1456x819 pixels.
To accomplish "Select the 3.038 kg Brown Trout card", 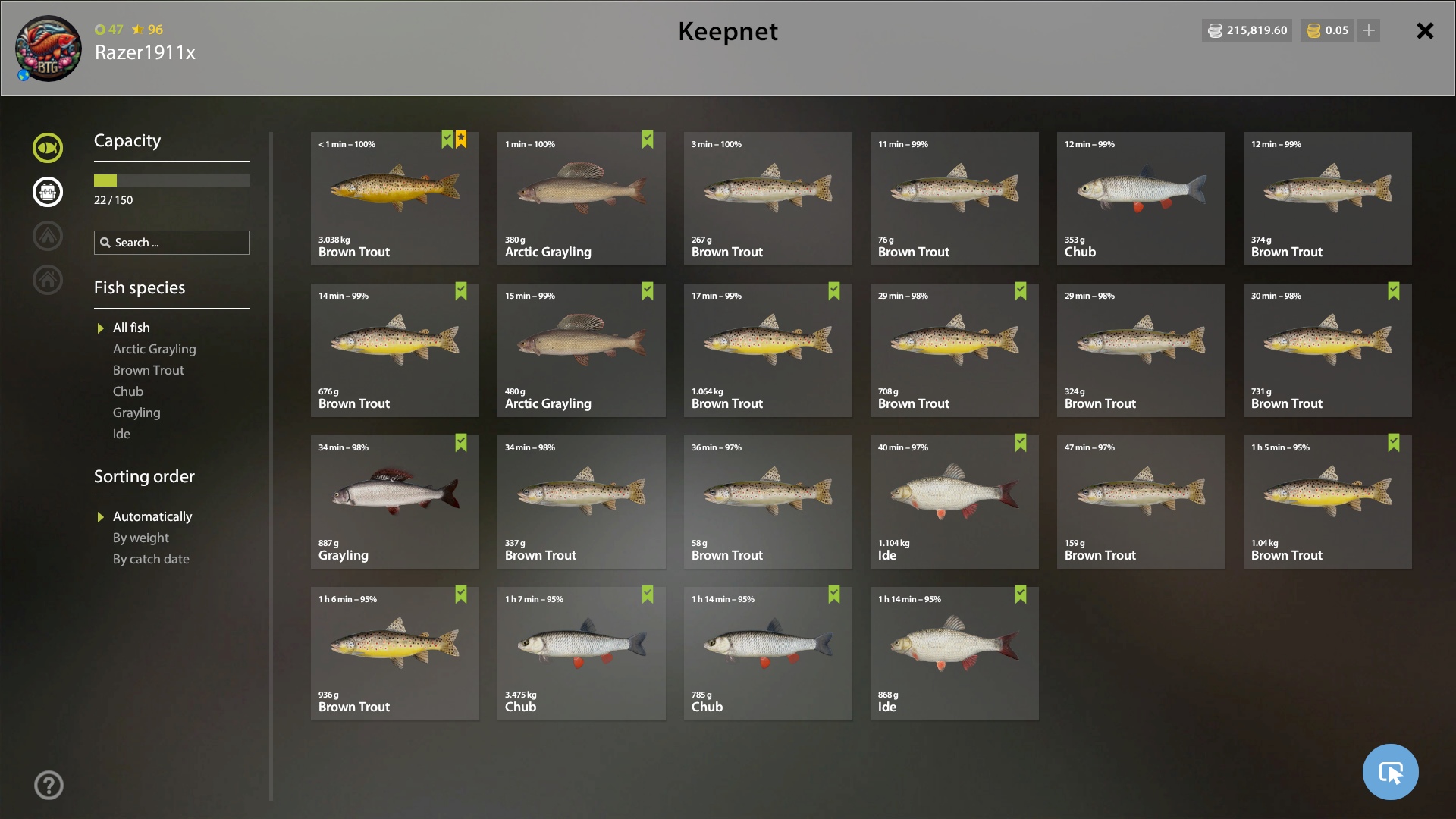I will coord(394,199).
